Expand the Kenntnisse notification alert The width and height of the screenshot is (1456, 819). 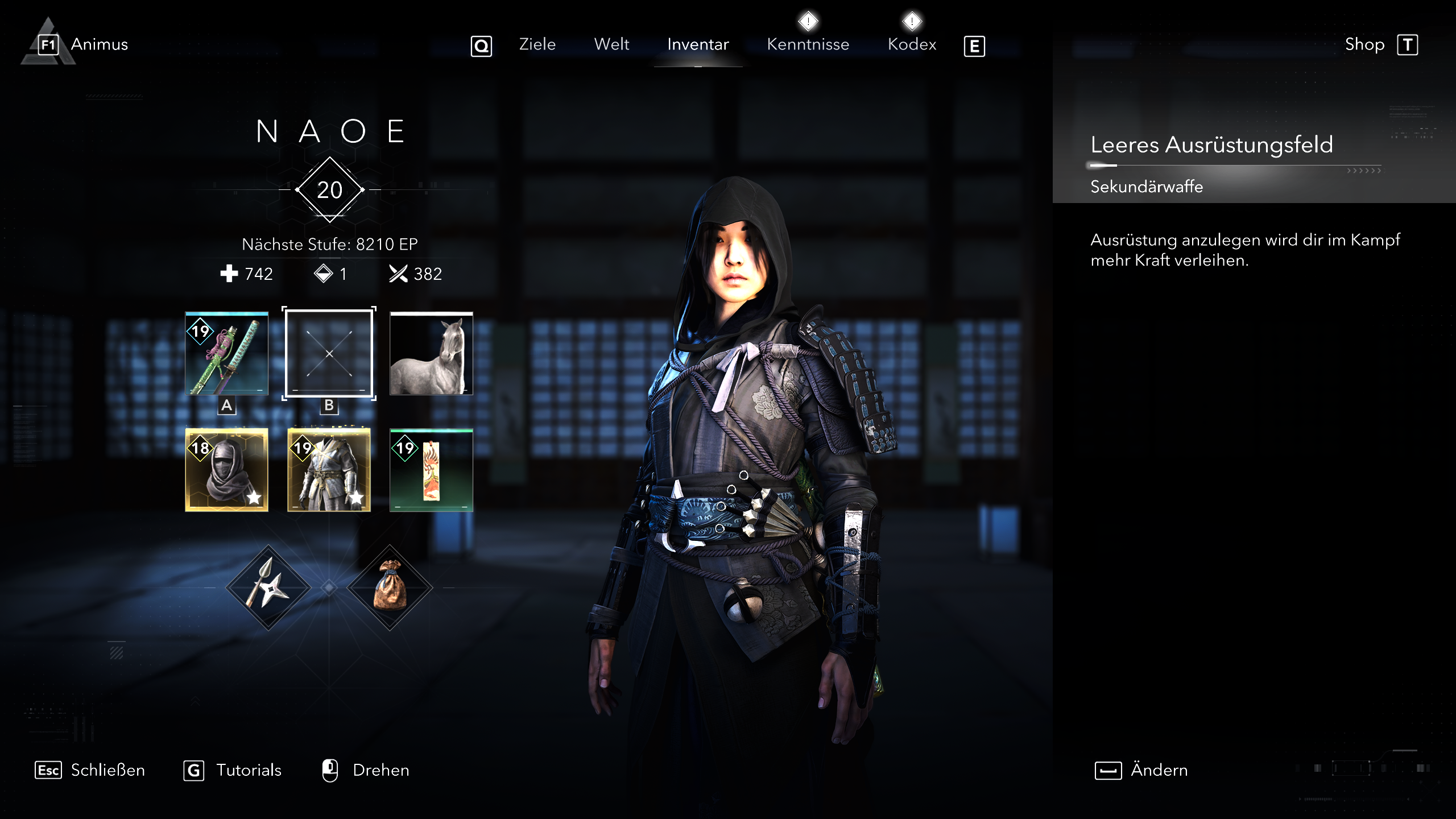808,21
